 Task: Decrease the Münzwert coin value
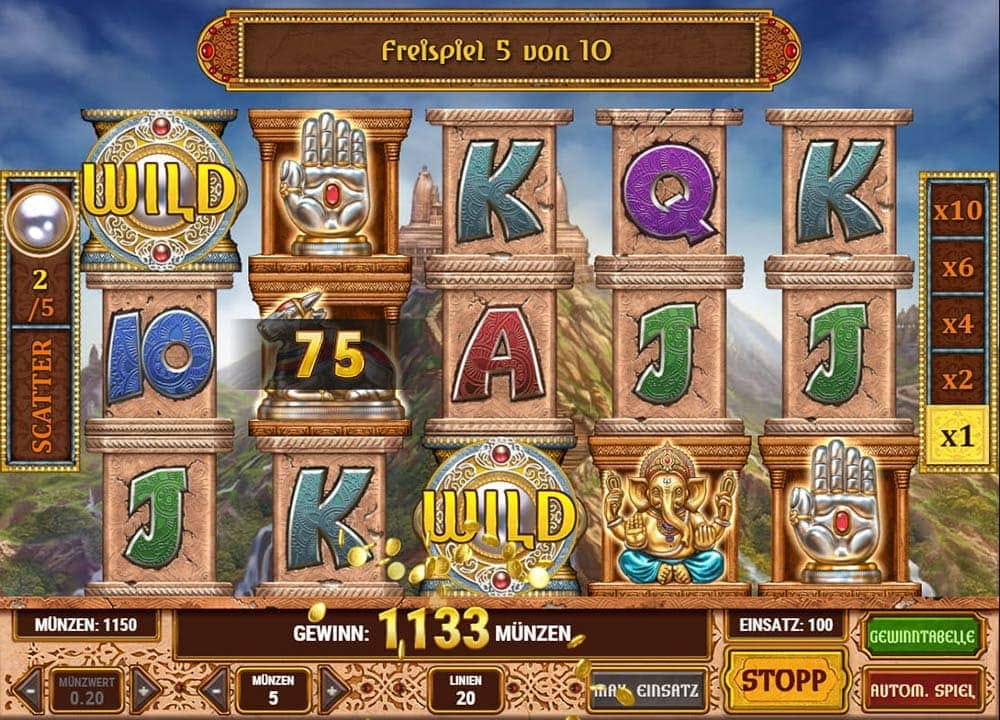click(x=27, y=689)
